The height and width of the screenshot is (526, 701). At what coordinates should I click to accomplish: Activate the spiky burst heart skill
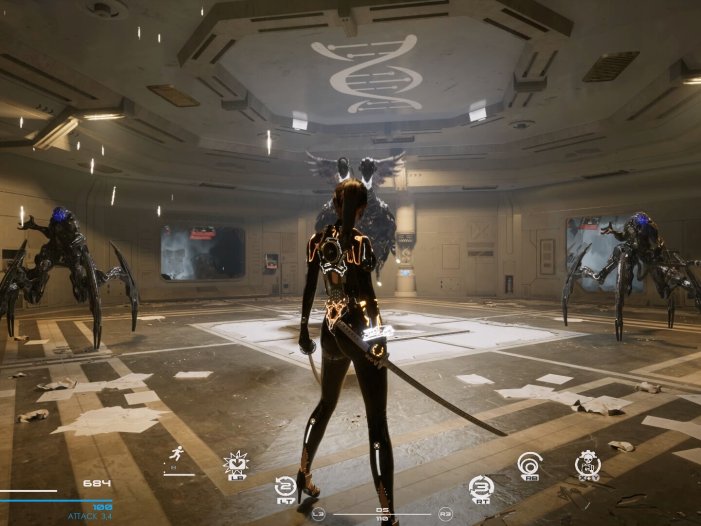click(x=236, y=463)
